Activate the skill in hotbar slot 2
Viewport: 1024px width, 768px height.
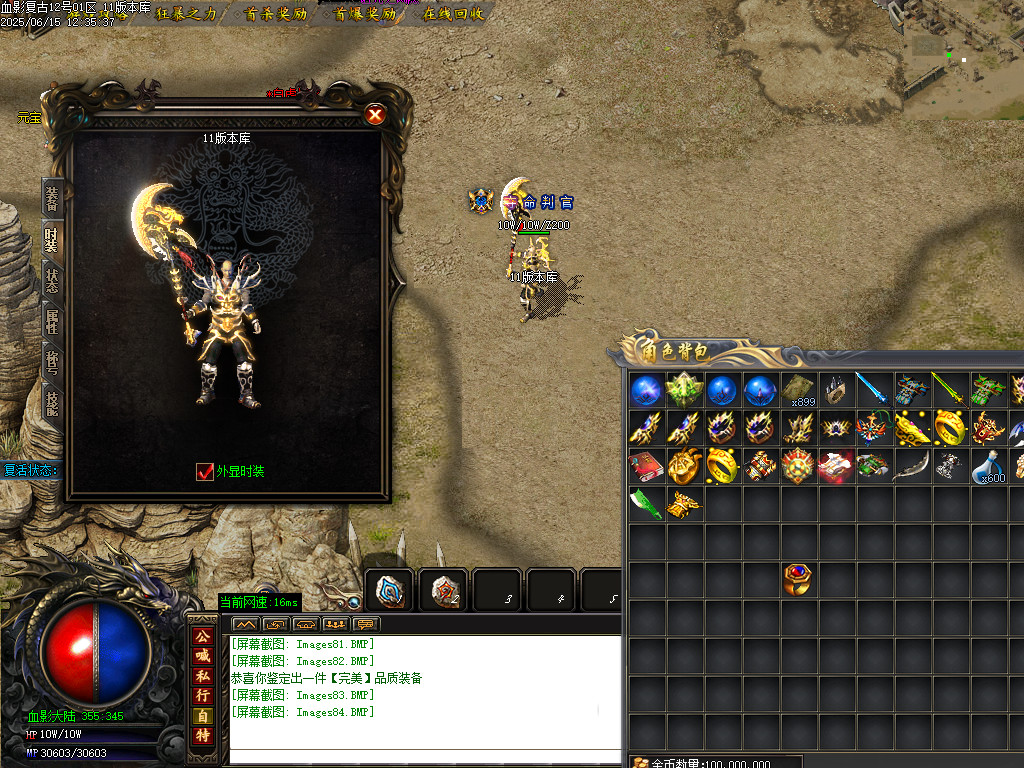(x=443, y=590)
